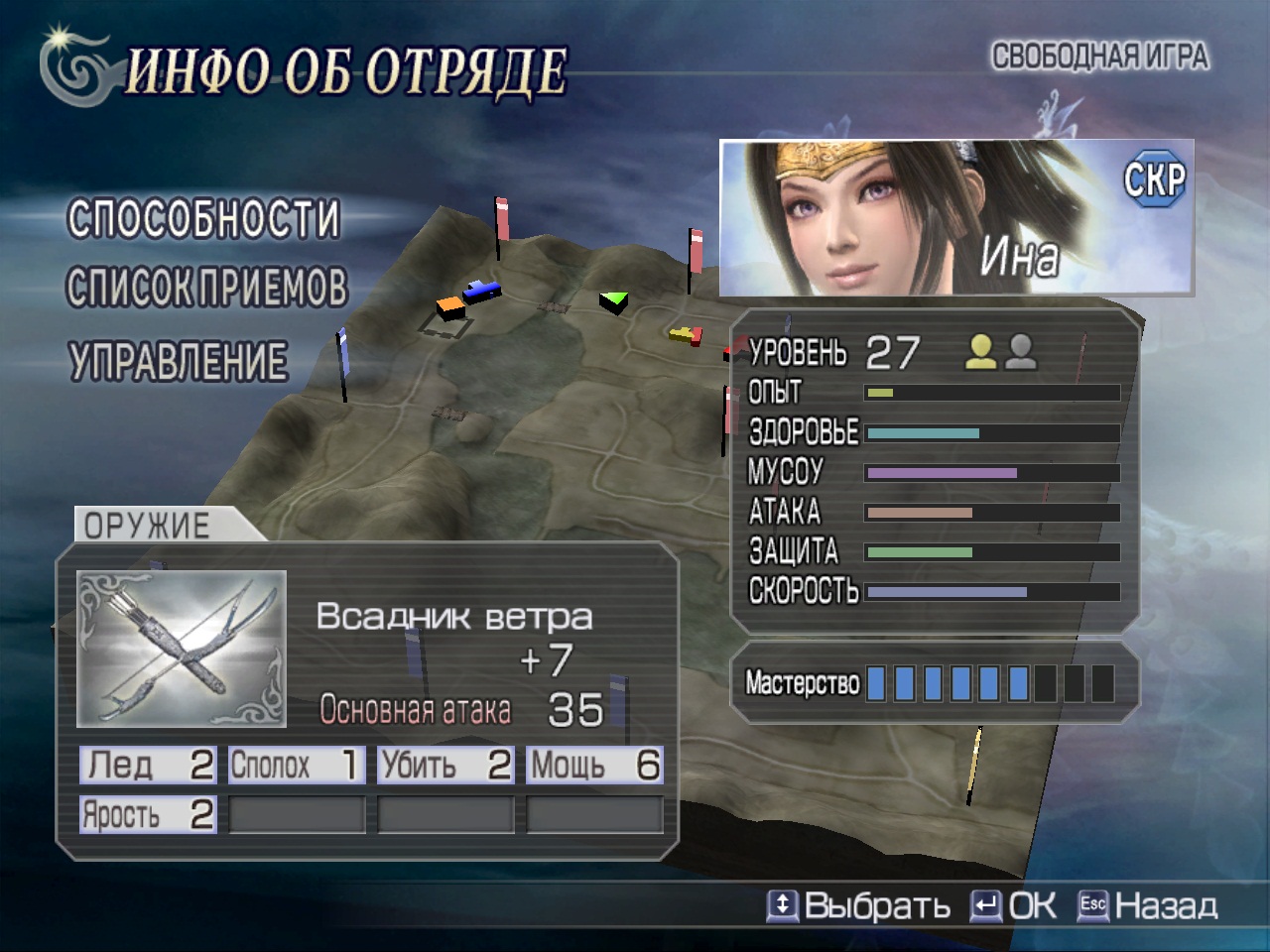Select the Ярость attribute slot
This screenshot has width=1270, height=952.
(x=148, y=815)
